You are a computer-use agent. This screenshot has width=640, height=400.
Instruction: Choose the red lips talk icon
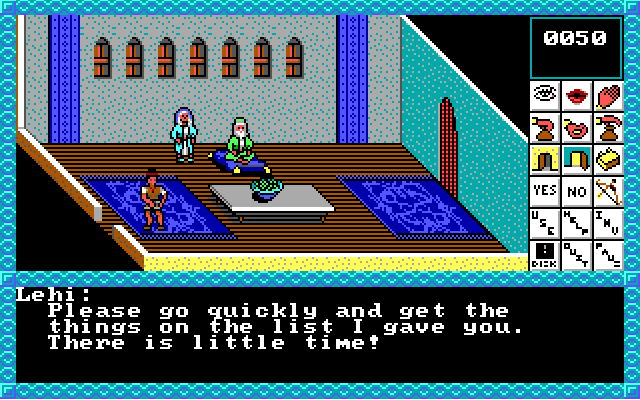577,97
